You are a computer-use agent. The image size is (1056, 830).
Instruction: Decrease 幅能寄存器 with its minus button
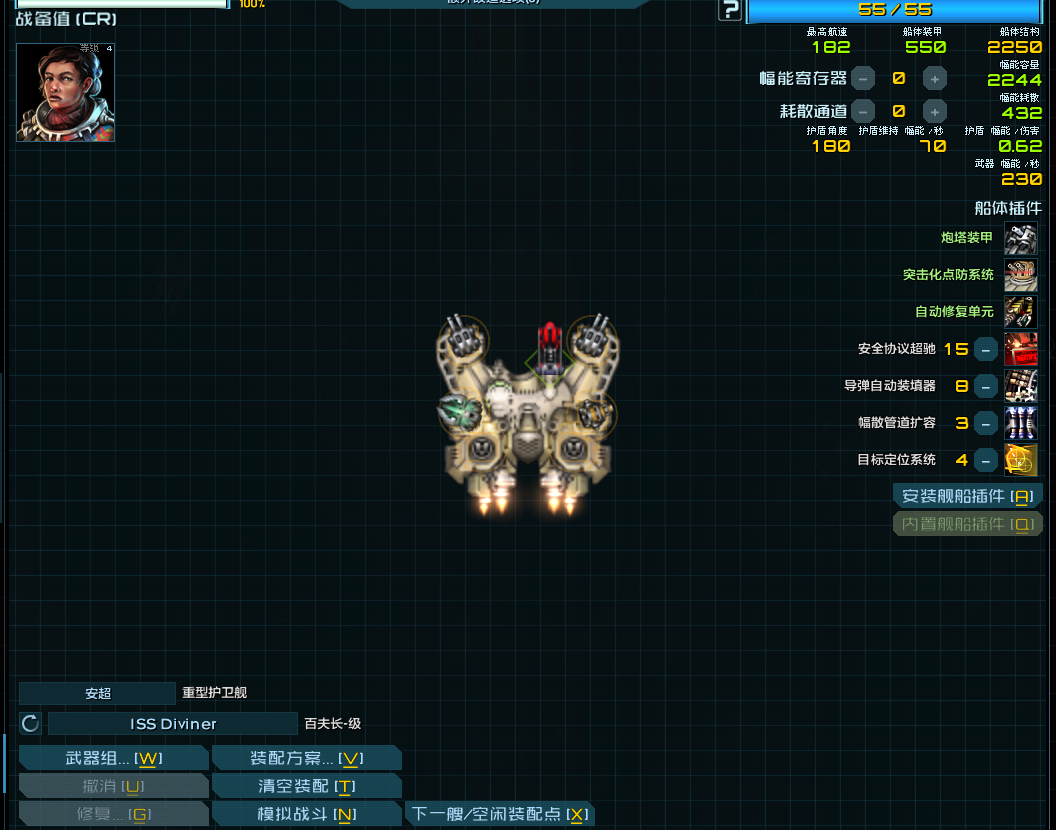pyautogui.click(x=863, y=78)
